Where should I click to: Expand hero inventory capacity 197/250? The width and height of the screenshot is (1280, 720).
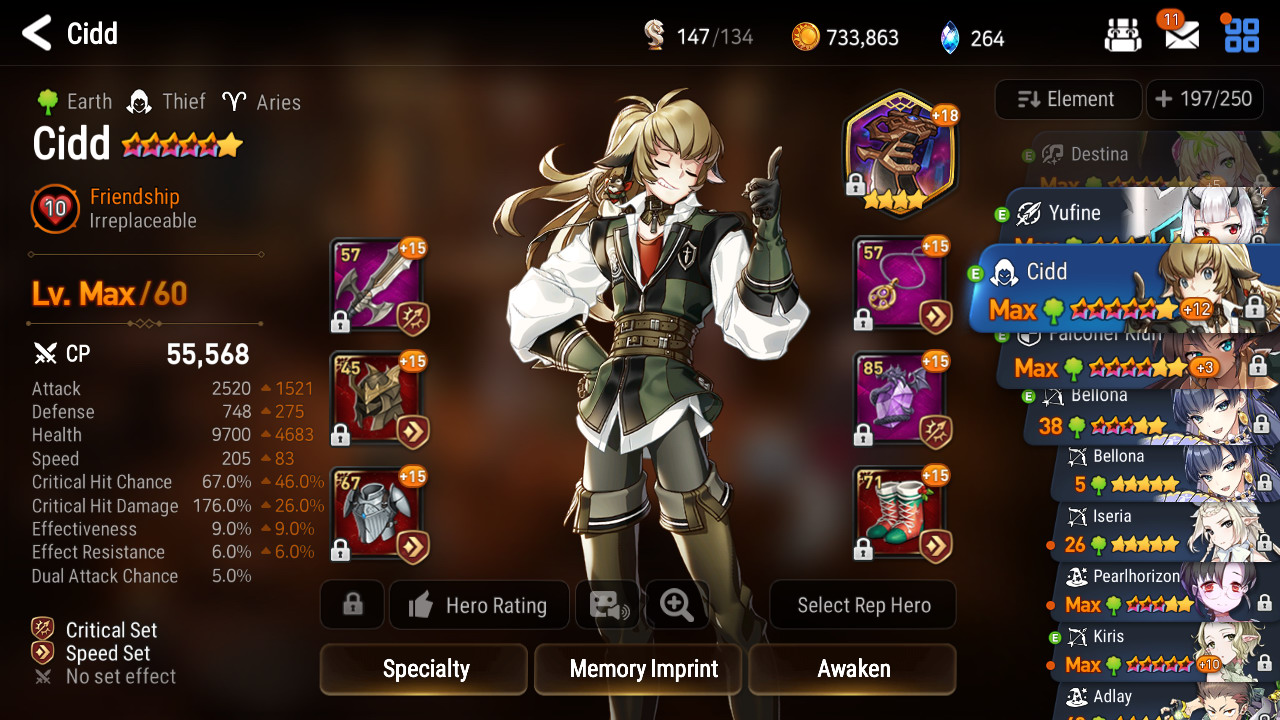coord(1204,99)
